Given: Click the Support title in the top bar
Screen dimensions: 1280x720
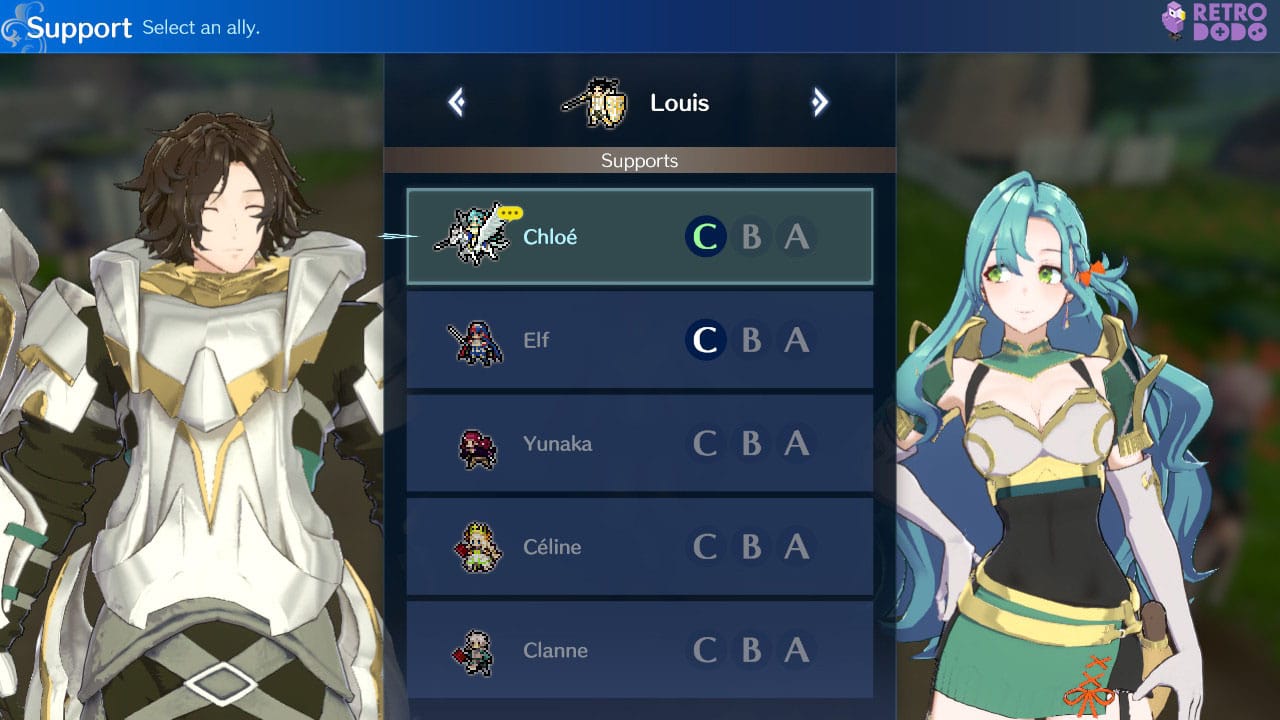Looking at the screenshot, I should [80, 28].
